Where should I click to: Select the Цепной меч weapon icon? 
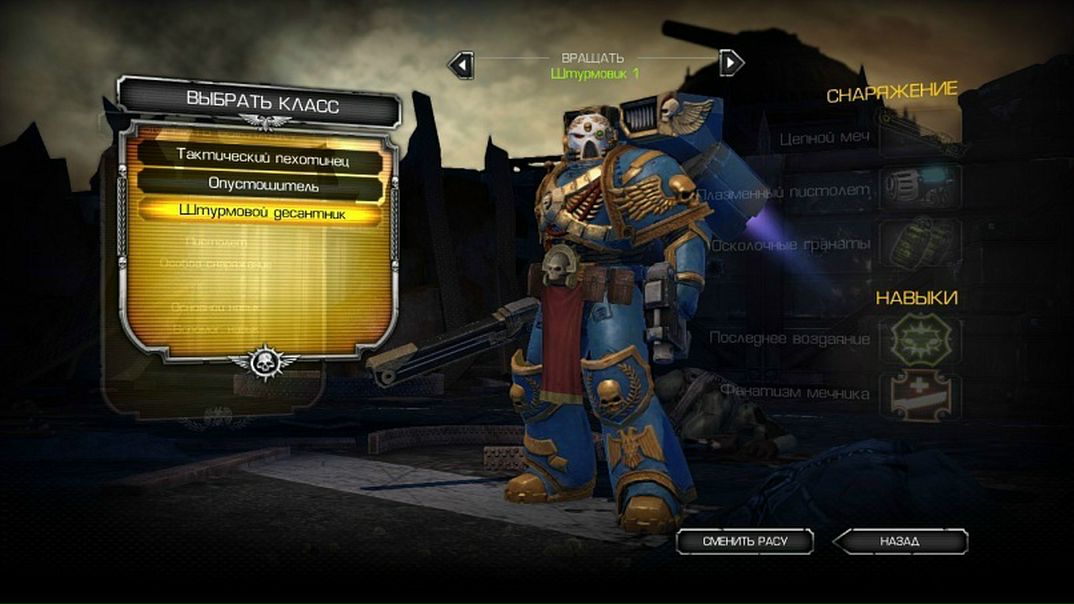919,138
